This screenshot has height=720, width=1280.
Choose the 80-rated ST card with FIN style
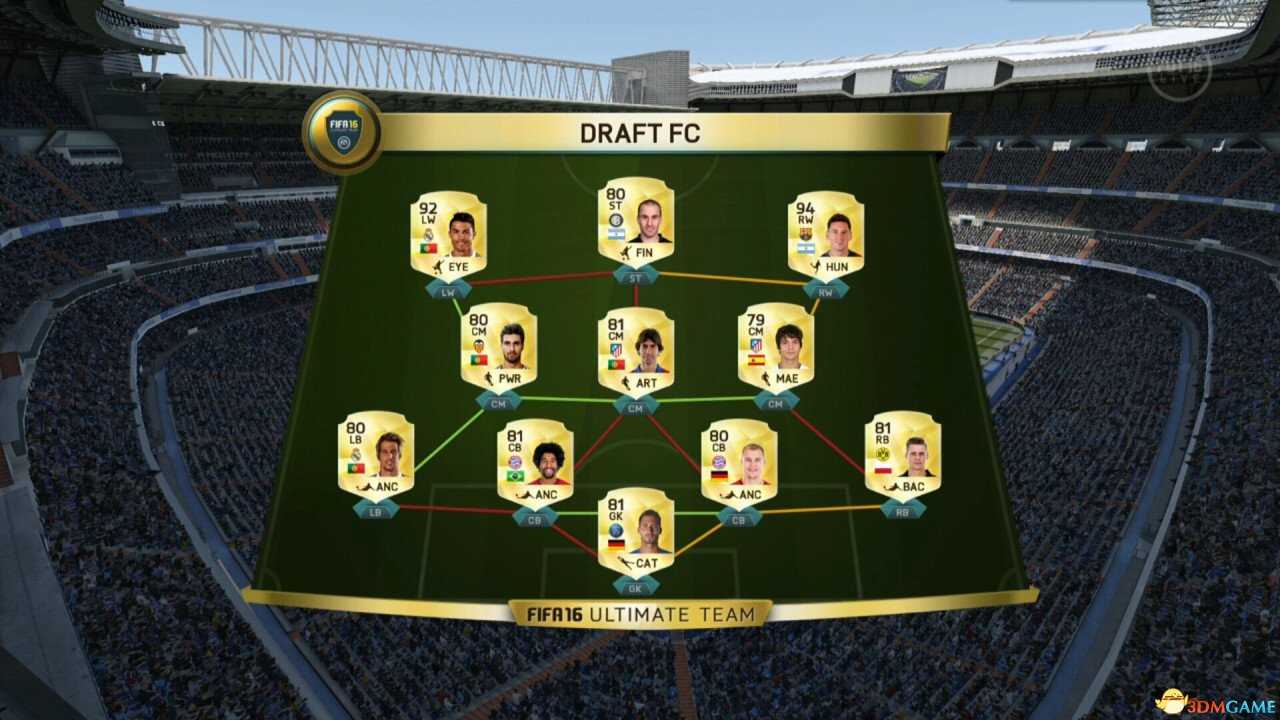(x=636, y=221)
